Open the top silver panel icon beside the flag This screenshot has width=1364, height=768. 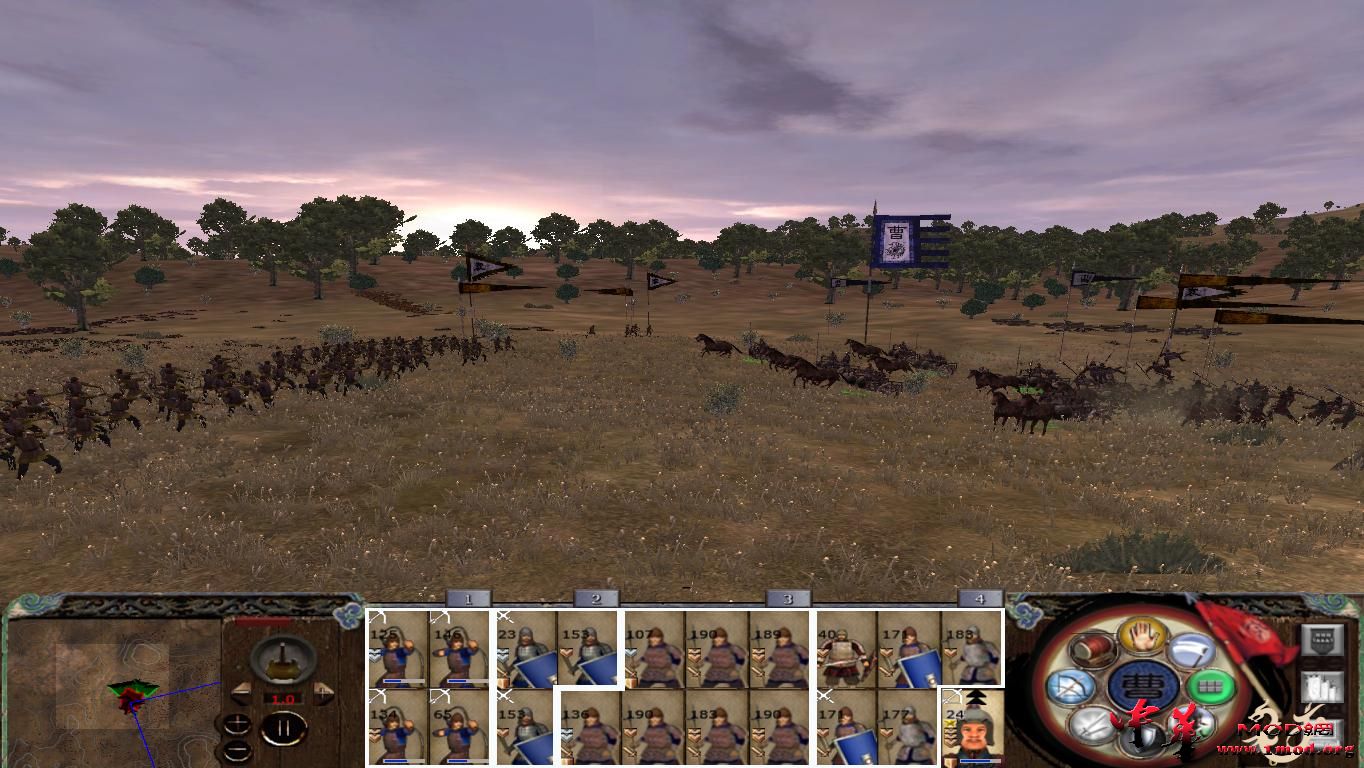(1323, 640)
